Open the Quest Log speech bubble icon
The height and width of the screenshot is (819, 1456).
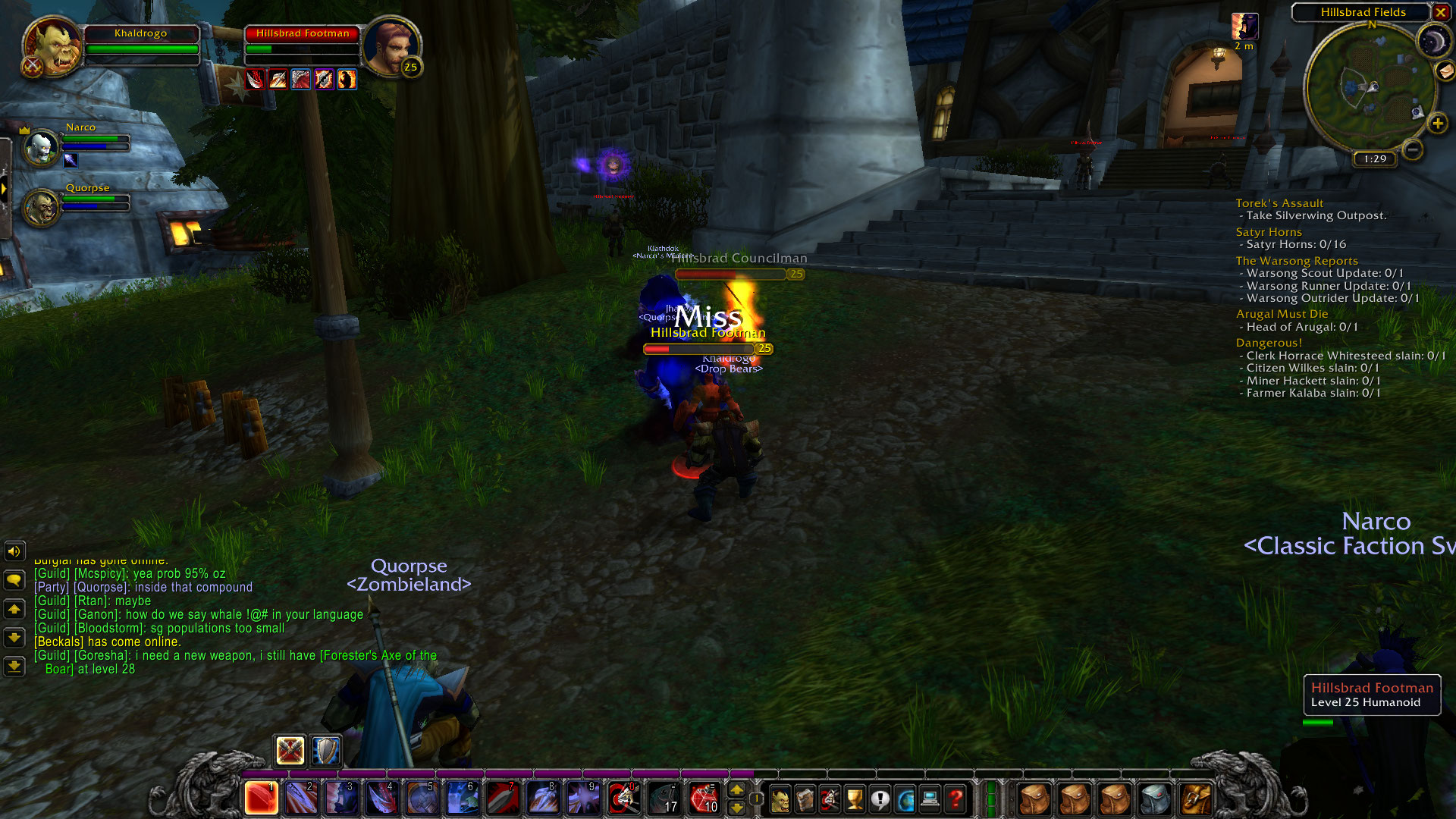tap(878, 798)
